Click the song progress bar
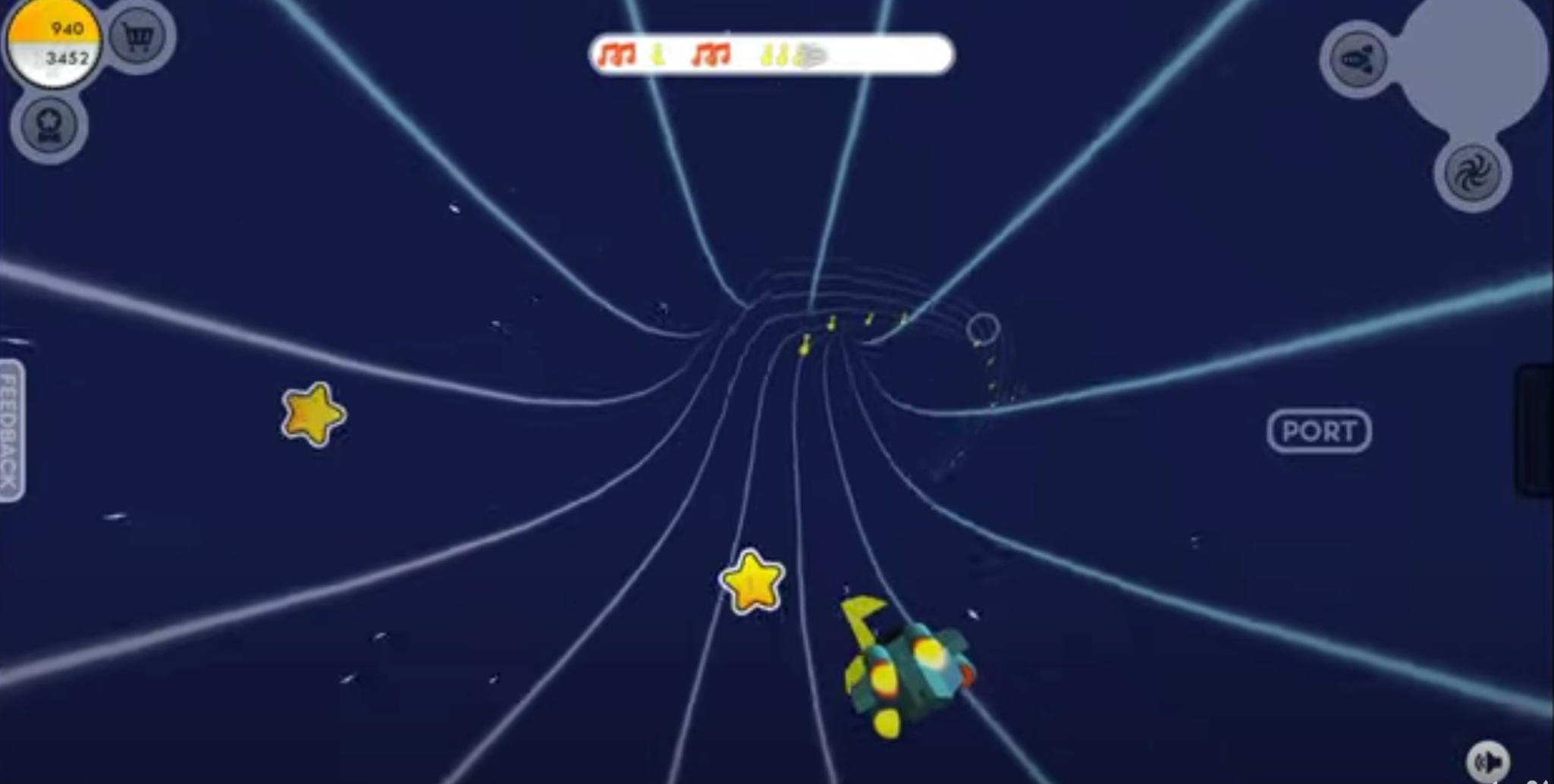This screenshot has height=784, width=1554. (x=770, y=54)
